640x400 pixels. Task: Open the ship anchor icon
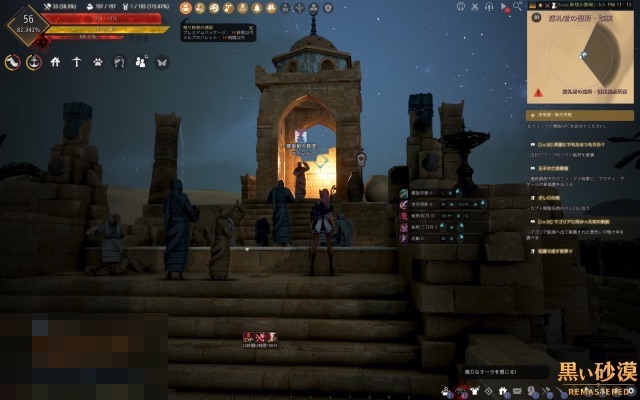click(33, 63)
